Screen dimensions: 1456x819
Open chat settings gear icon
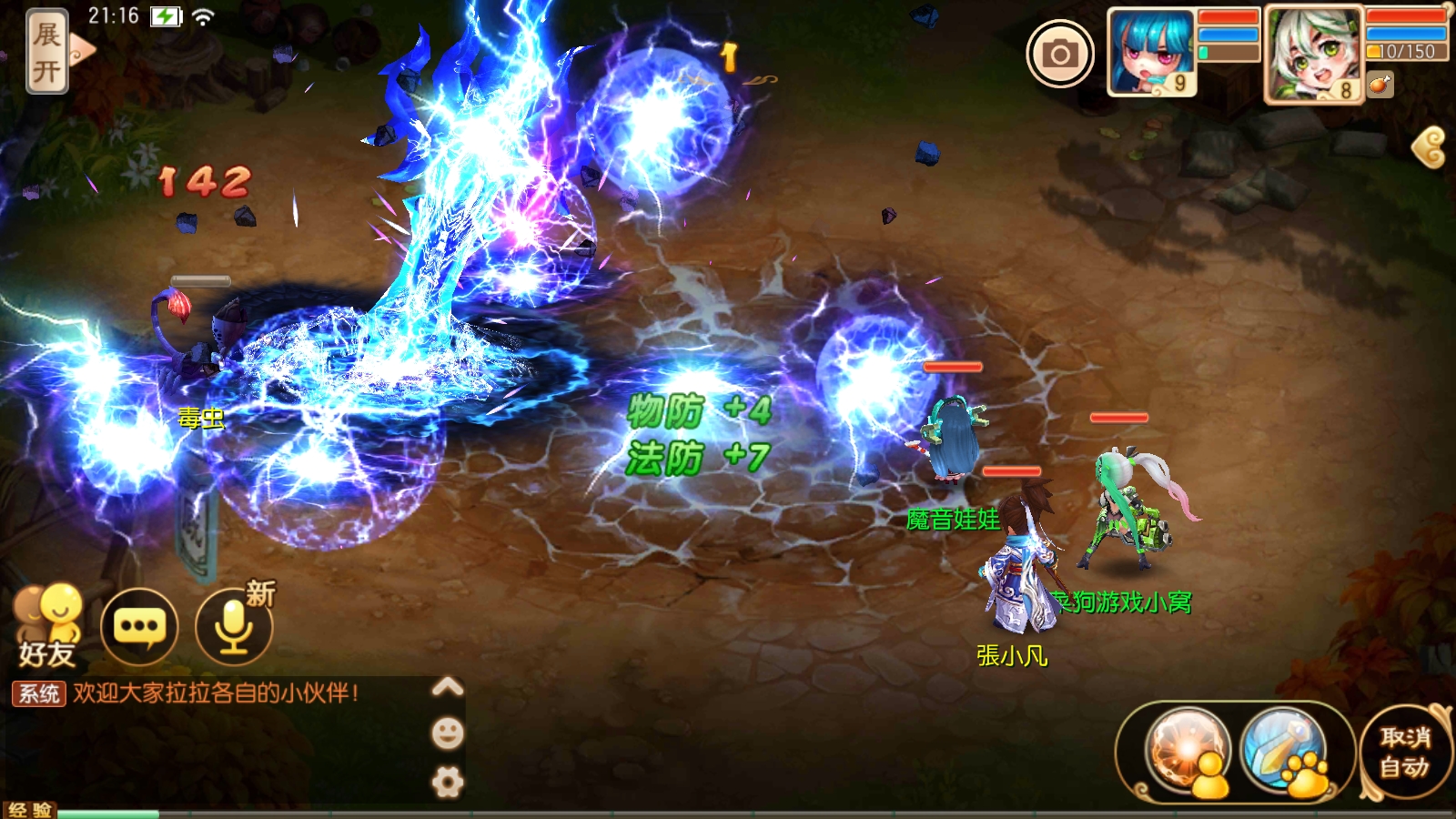447,782
